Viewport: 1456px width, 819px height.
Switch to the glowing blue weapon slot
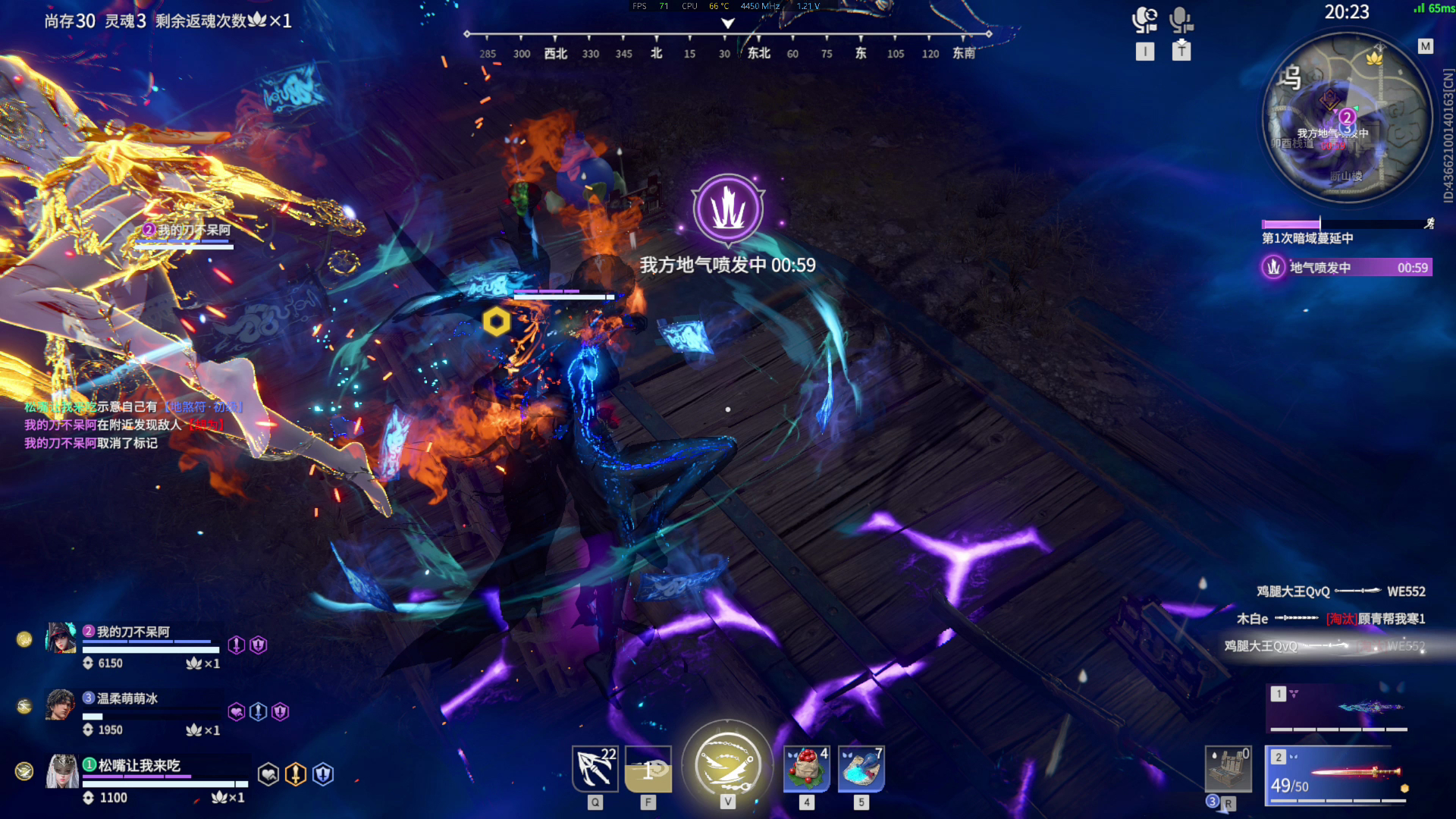1338,708
